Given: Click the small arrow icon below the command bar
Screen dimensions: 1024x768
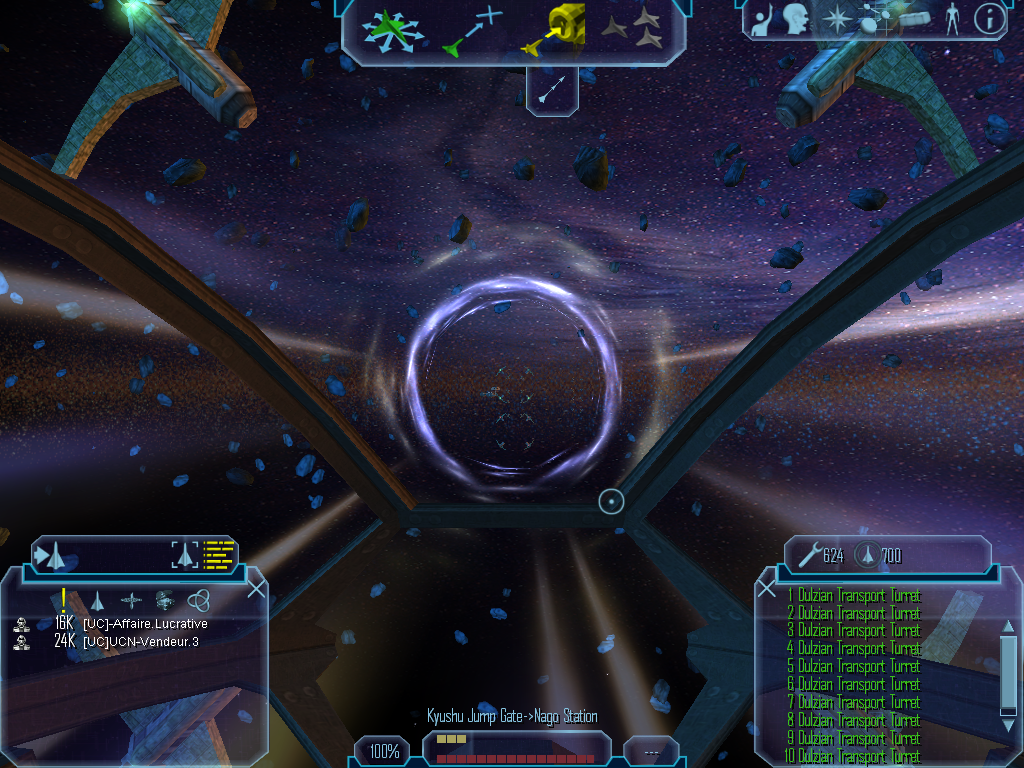Looking at the screenshot, I should pos(553,91).
